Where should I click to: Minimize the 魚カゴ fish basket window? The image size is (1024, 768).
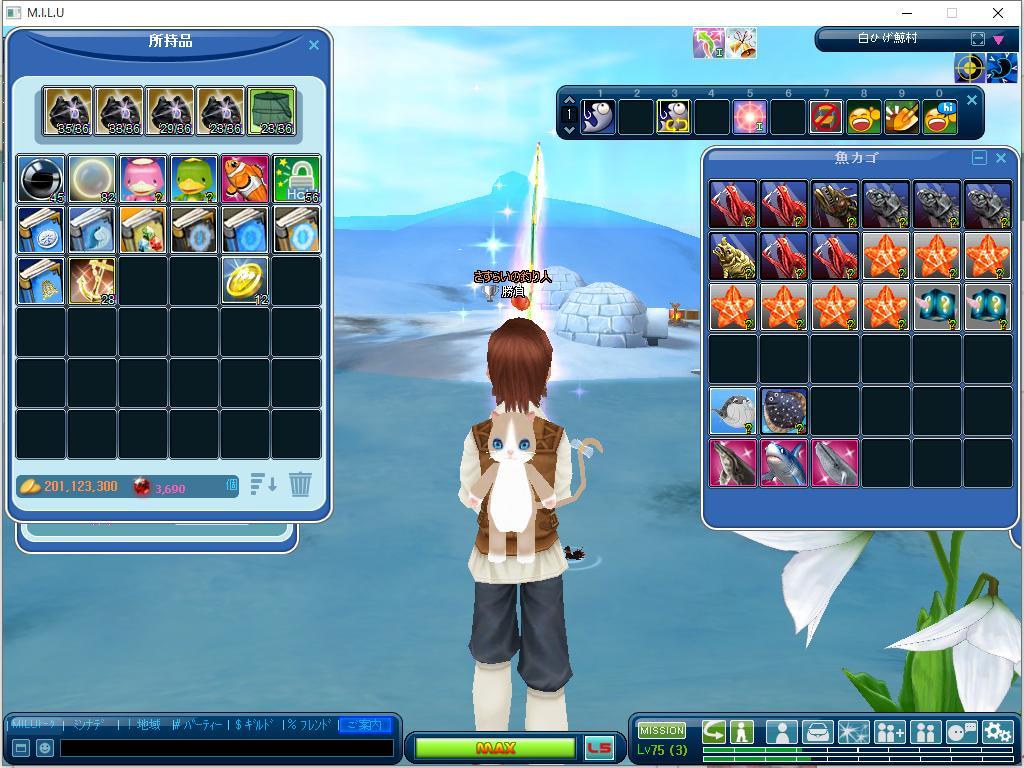[979, 158]
